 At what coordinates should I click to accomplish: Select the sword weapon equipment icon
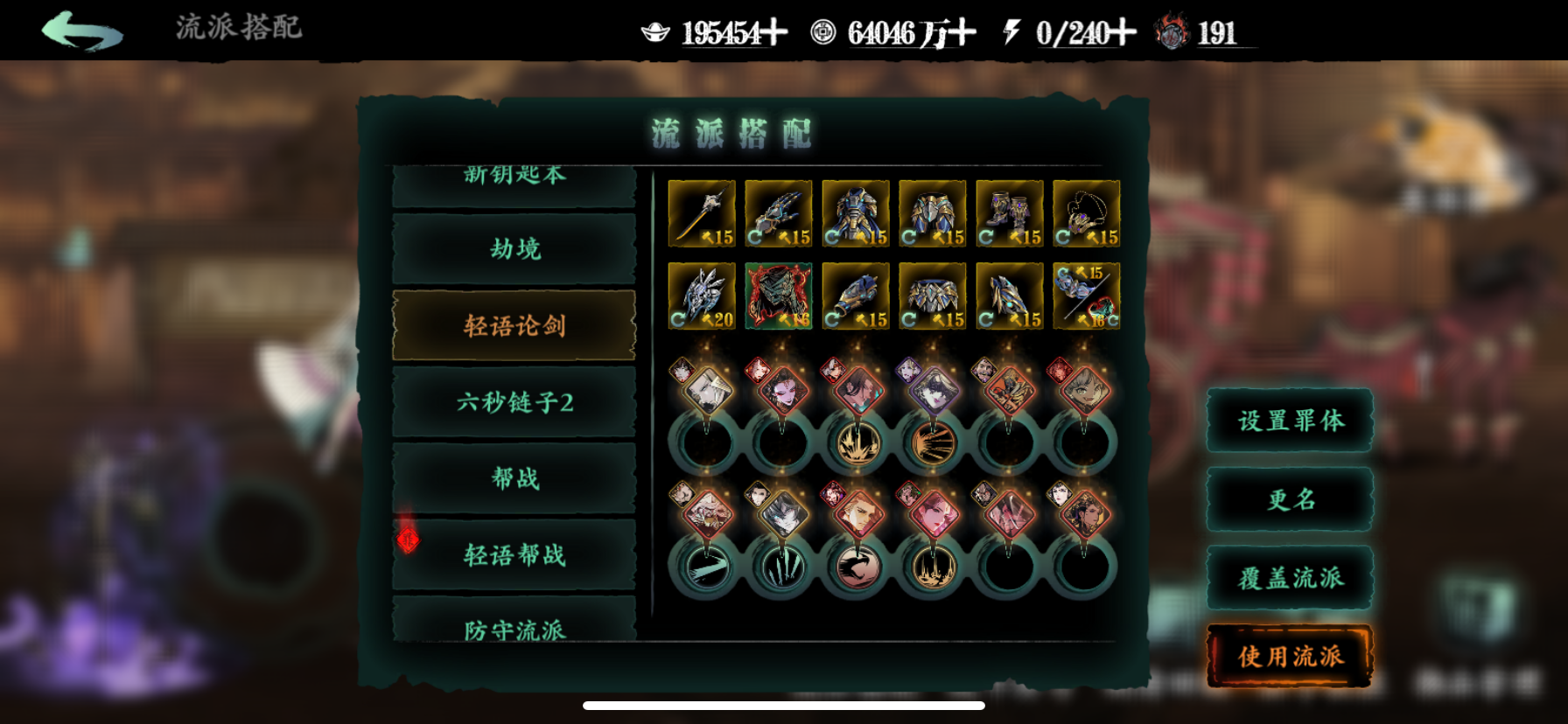click(x=701, y=212)
